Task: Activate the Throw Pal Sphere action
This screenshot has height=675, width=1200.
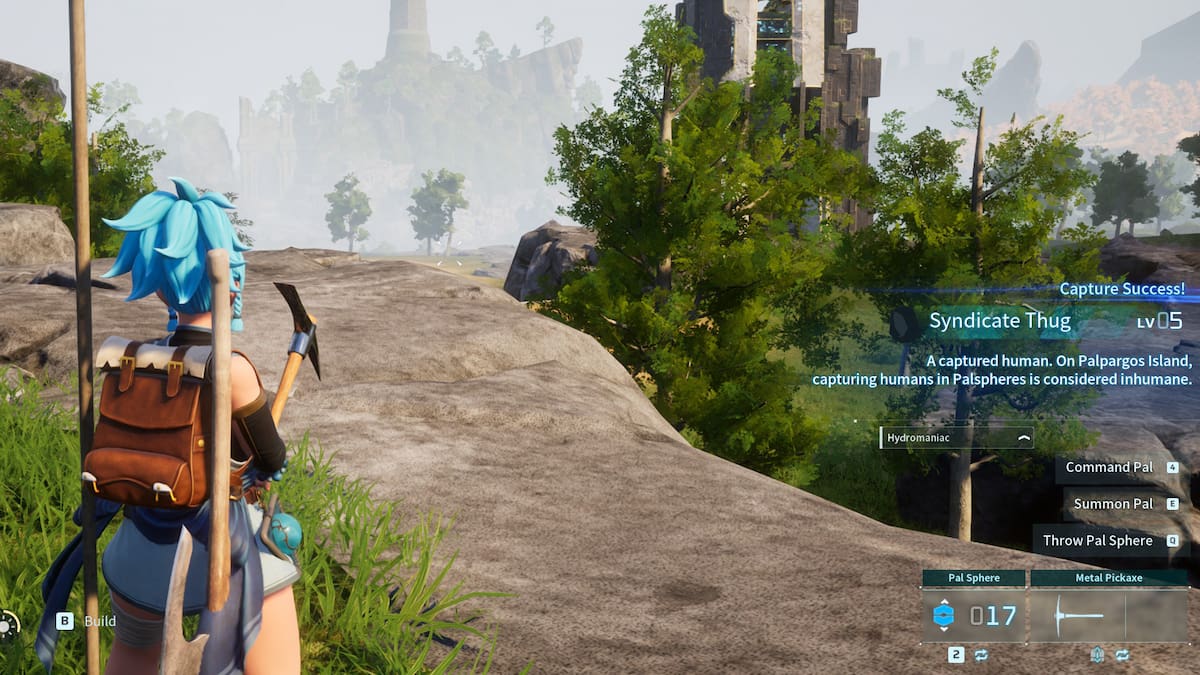Action: point(1098,541)
